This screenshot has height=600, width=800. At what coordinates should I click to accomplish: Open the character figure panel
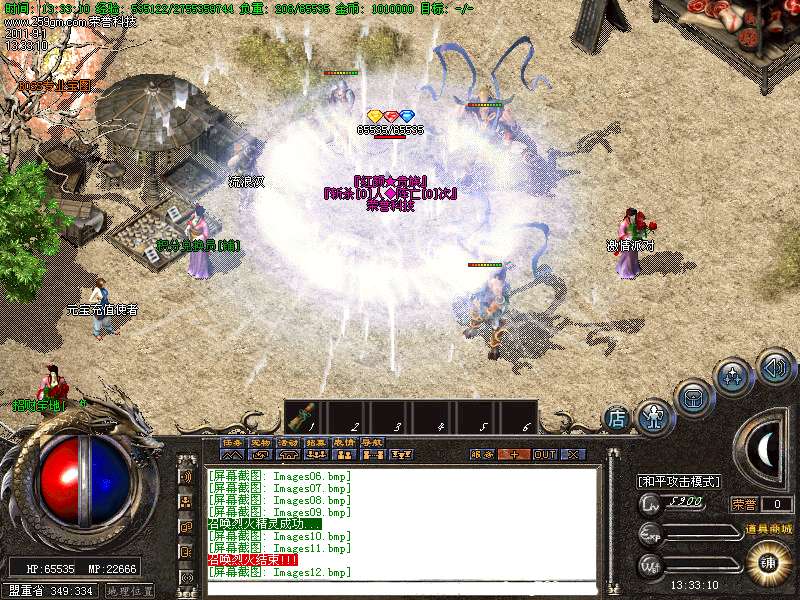[655, 413]
